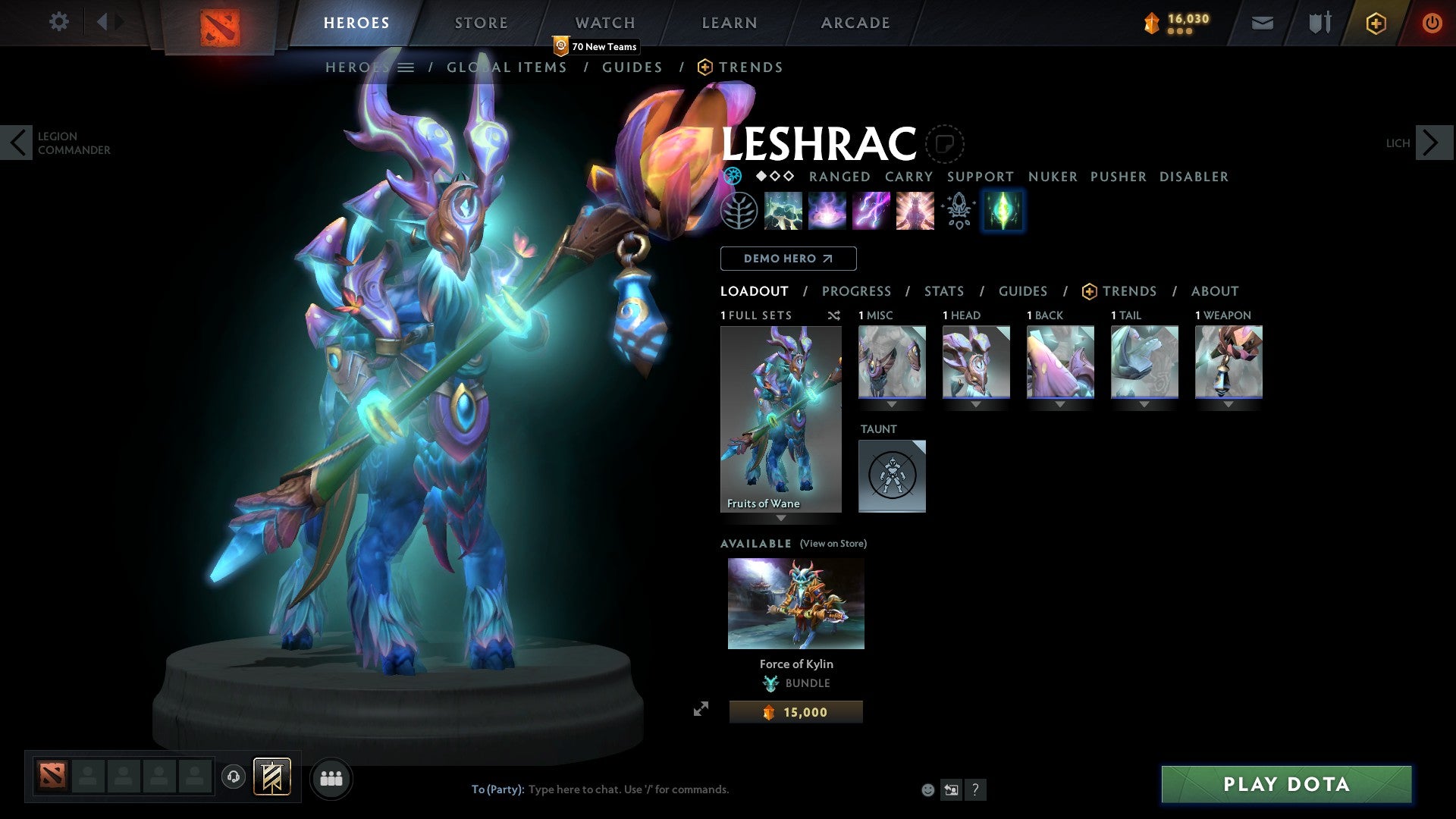
Task: Click the help question mark near the chat bar
Action: pos(974,789)
